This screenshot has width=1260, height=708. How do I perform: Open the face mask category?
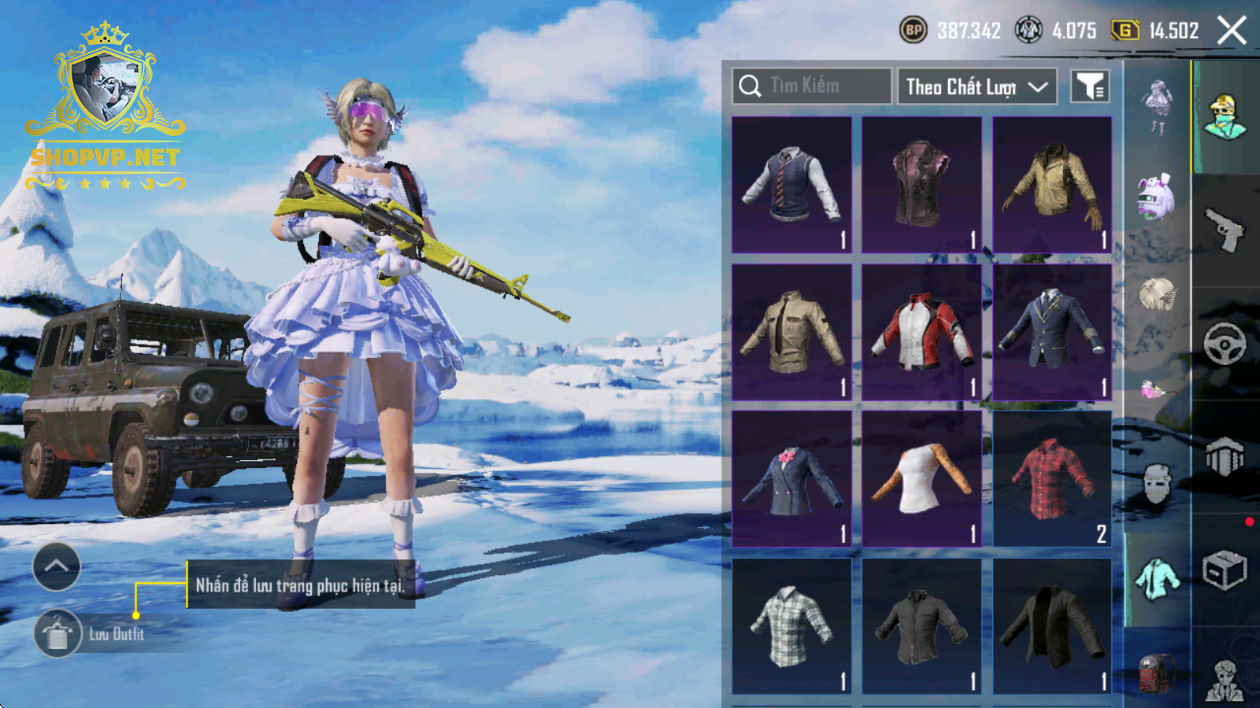point(1157,484)
